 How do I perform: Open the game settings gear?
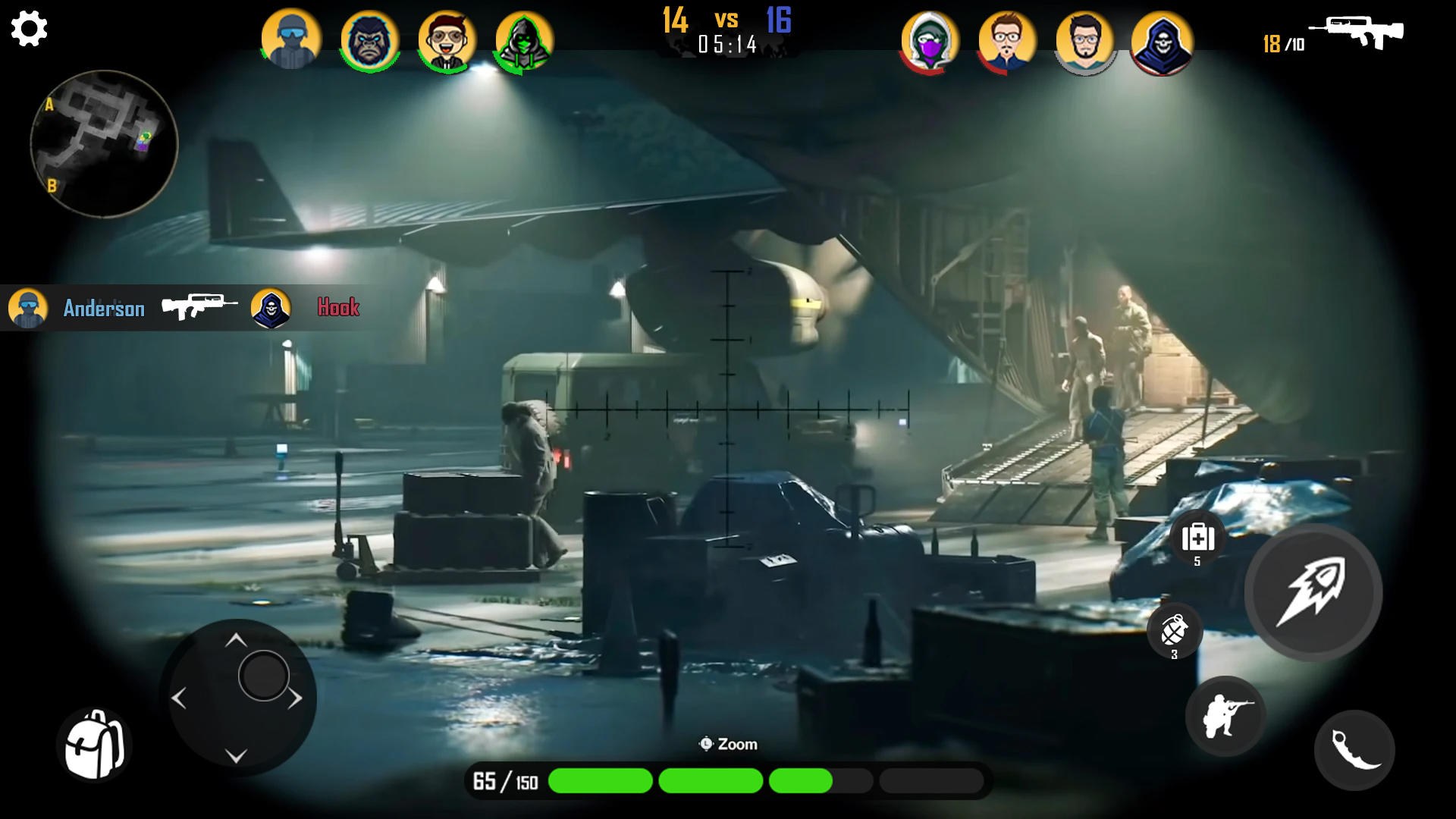tap(29, 29)
